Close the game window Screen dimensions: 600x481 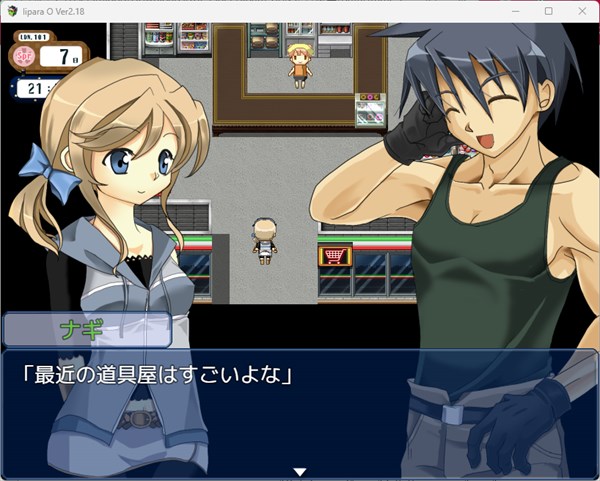[x=579, y=11]
